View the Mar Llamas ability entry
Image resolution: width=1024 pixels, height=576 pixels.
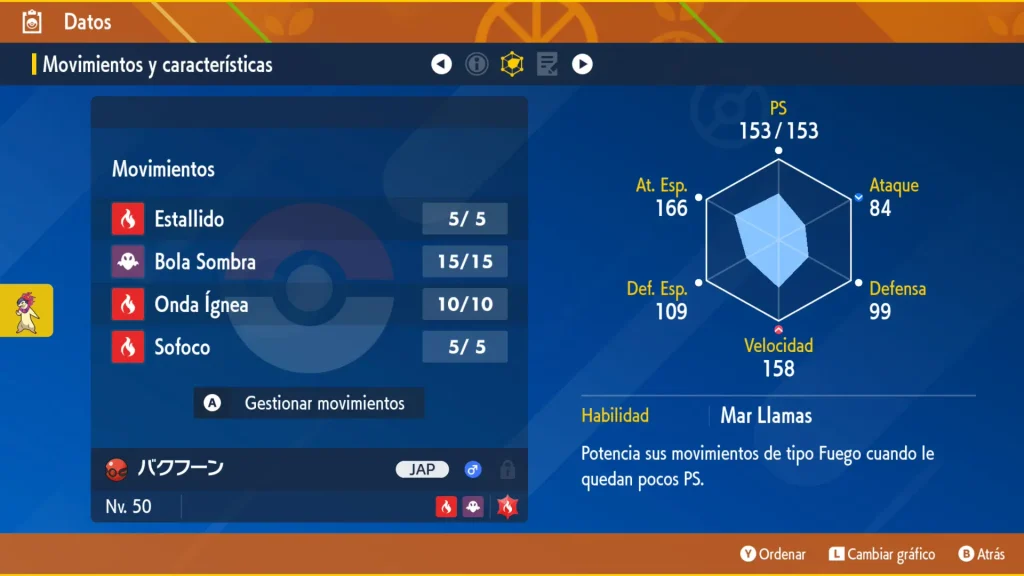tap(766, 415)
